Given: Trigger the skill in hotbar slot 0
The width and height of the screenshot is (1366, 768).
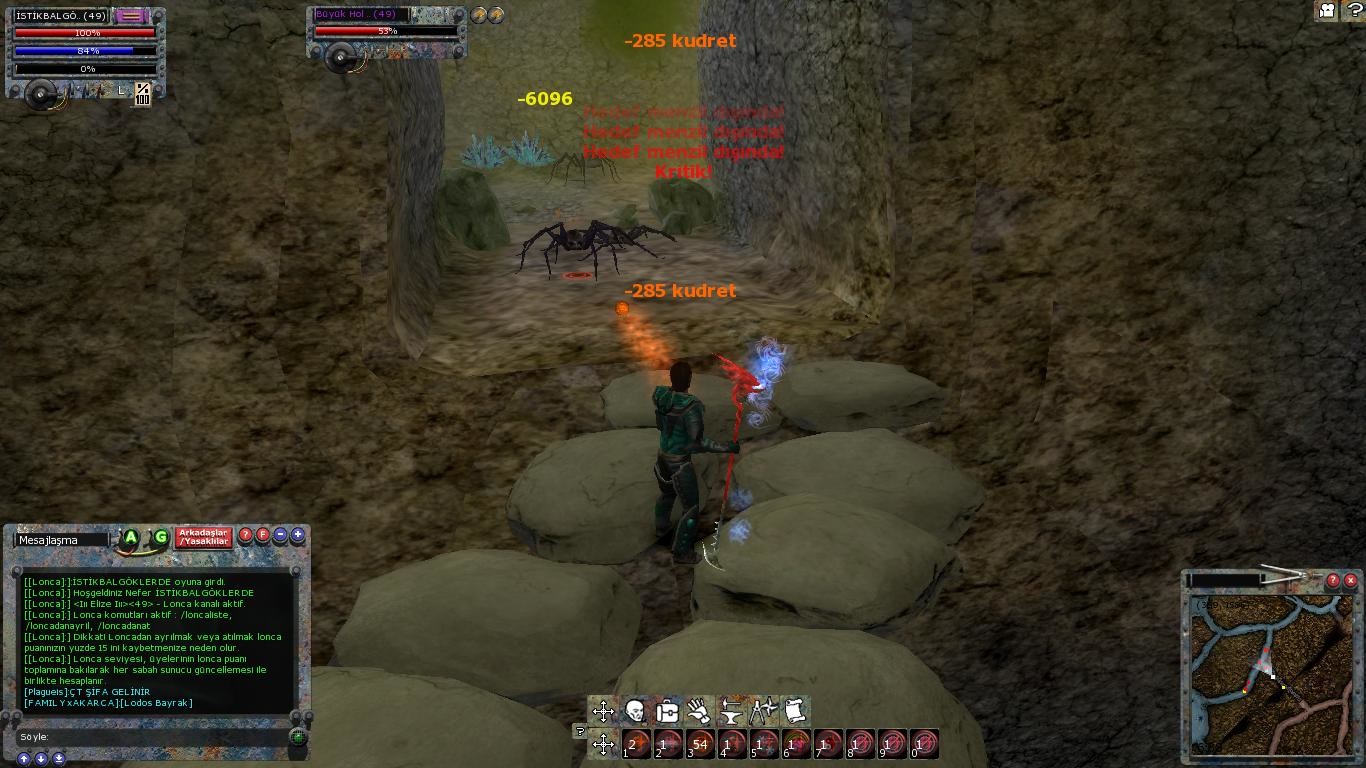Looking at the screenshot, I should tap(925, 744).
